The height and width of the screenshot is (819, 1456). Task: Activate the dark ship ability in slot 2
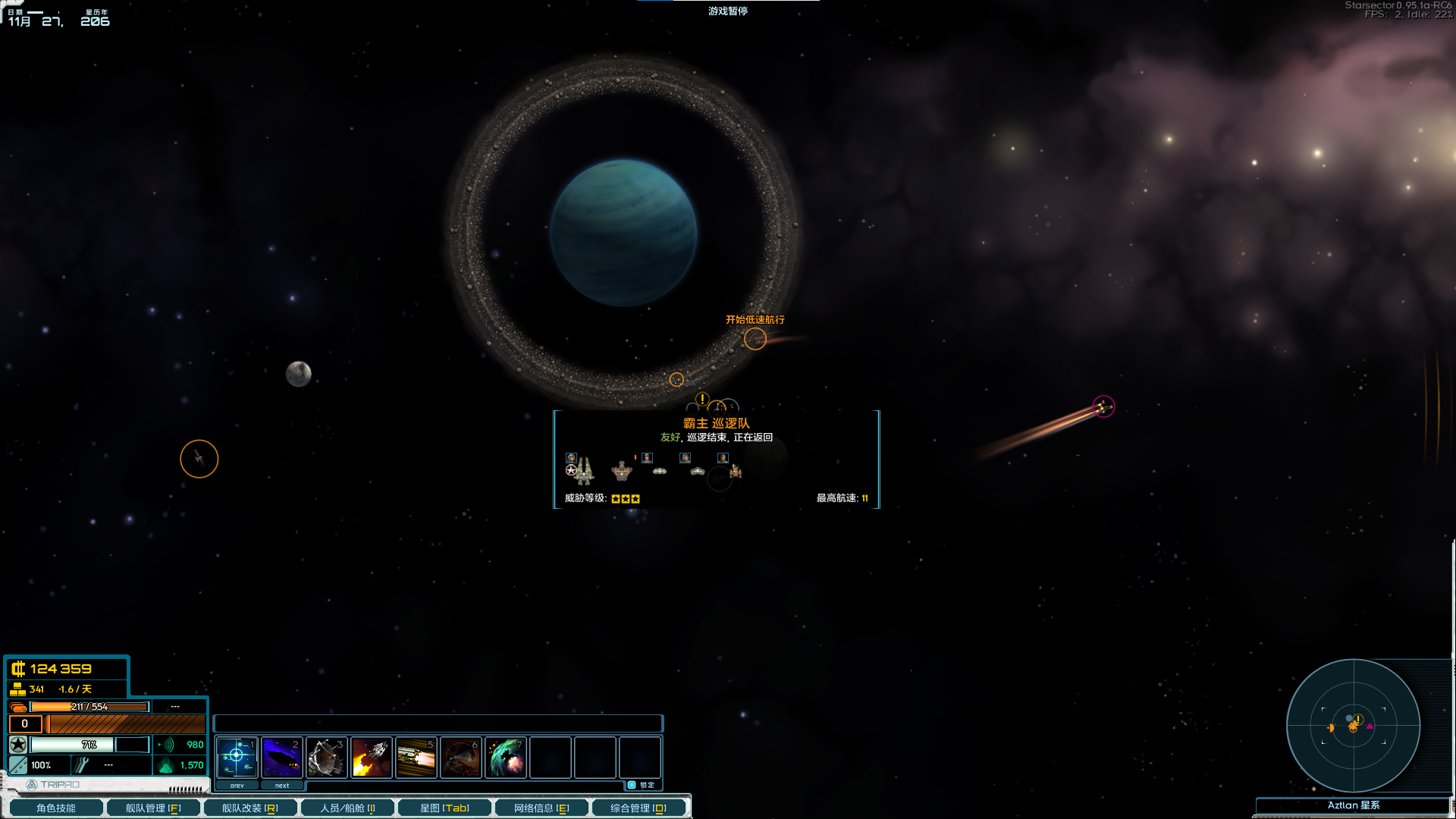point(281,756)
